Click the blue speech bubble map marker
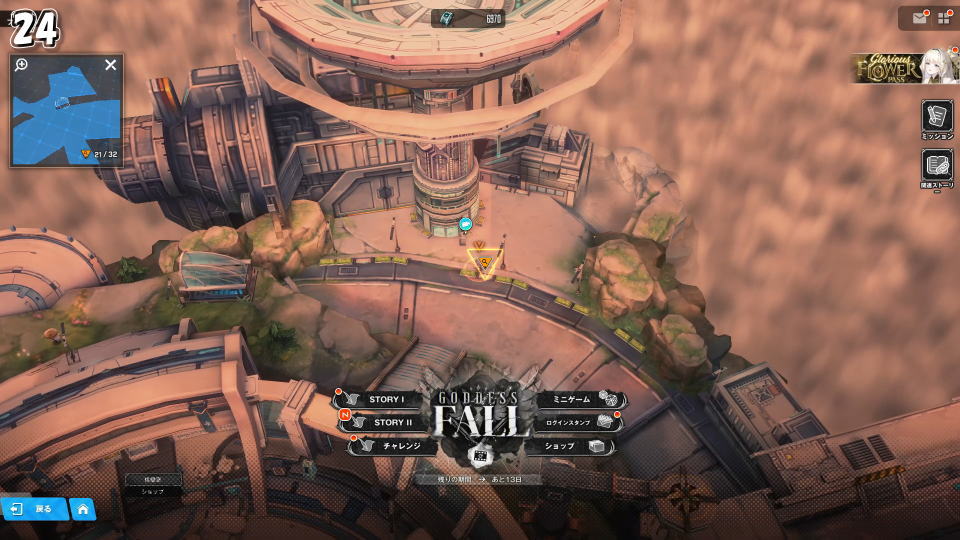960x540 pixels. pyautogui.click(x=465, y=225)
